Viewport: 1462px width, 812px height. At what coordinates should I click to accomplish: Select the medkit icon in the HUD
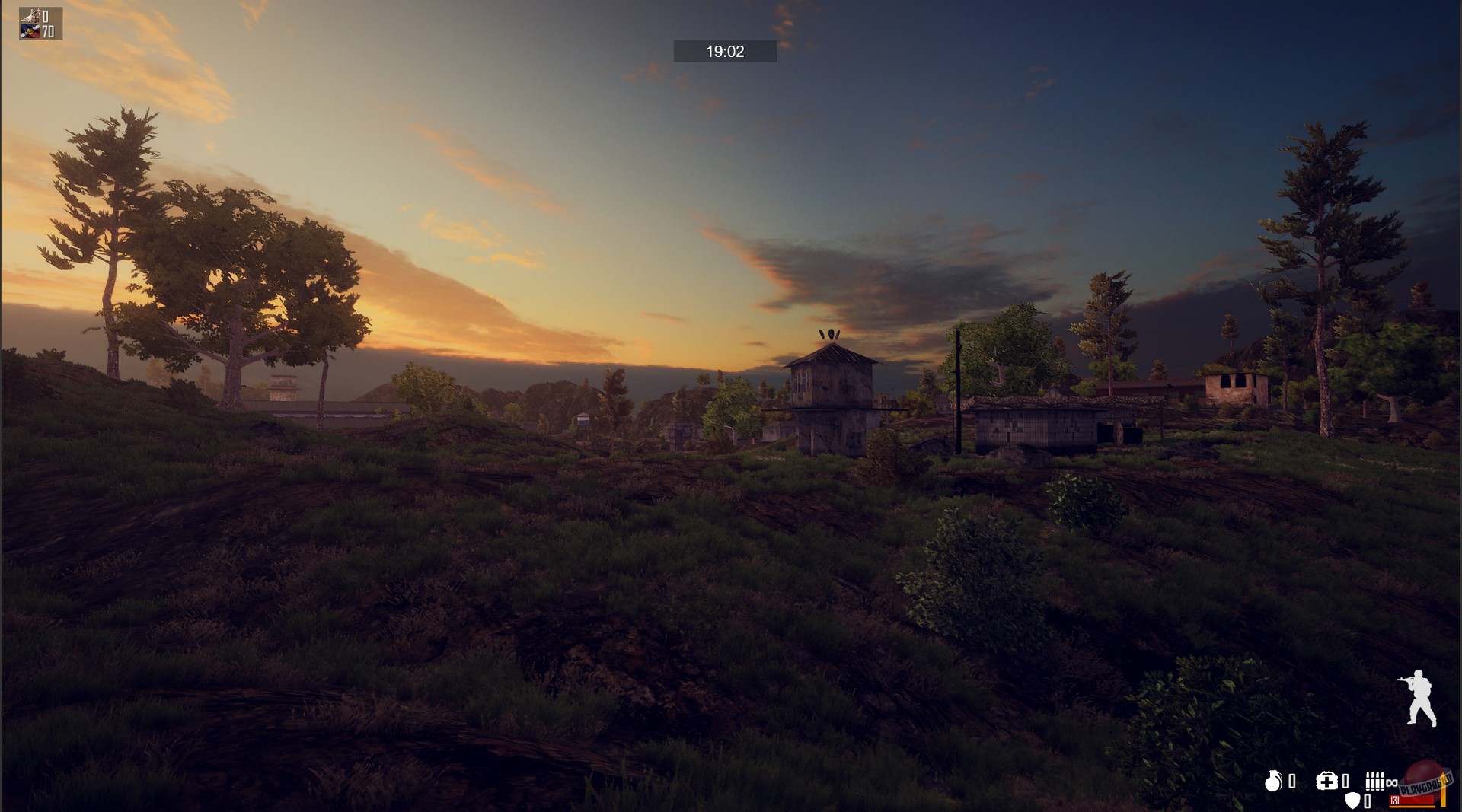[x=1326, y=781]
